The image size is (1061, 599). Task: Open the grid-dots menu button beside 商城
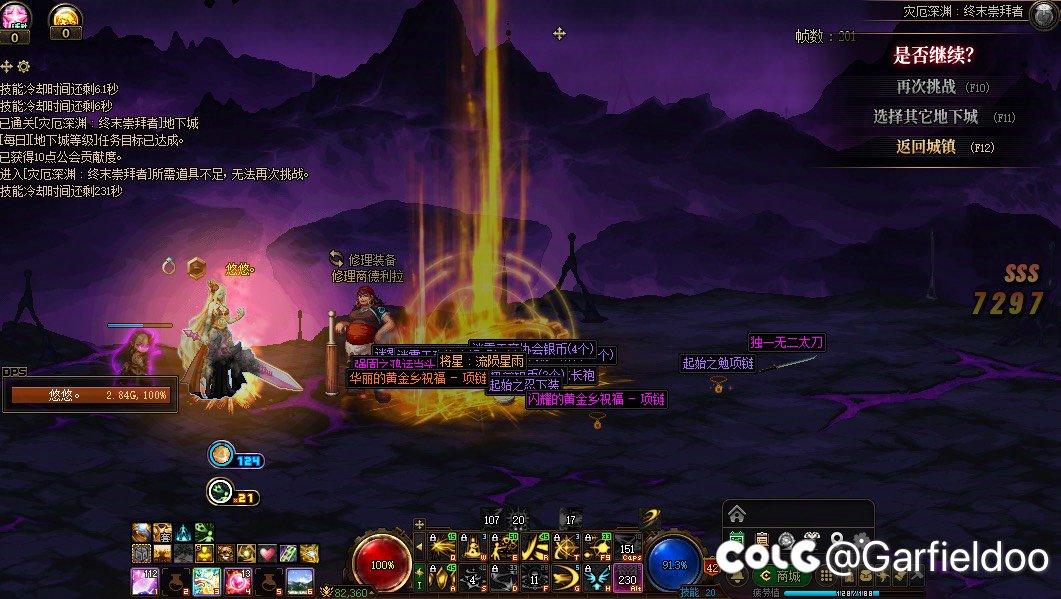pyautogui.click(x=826, y=577)
